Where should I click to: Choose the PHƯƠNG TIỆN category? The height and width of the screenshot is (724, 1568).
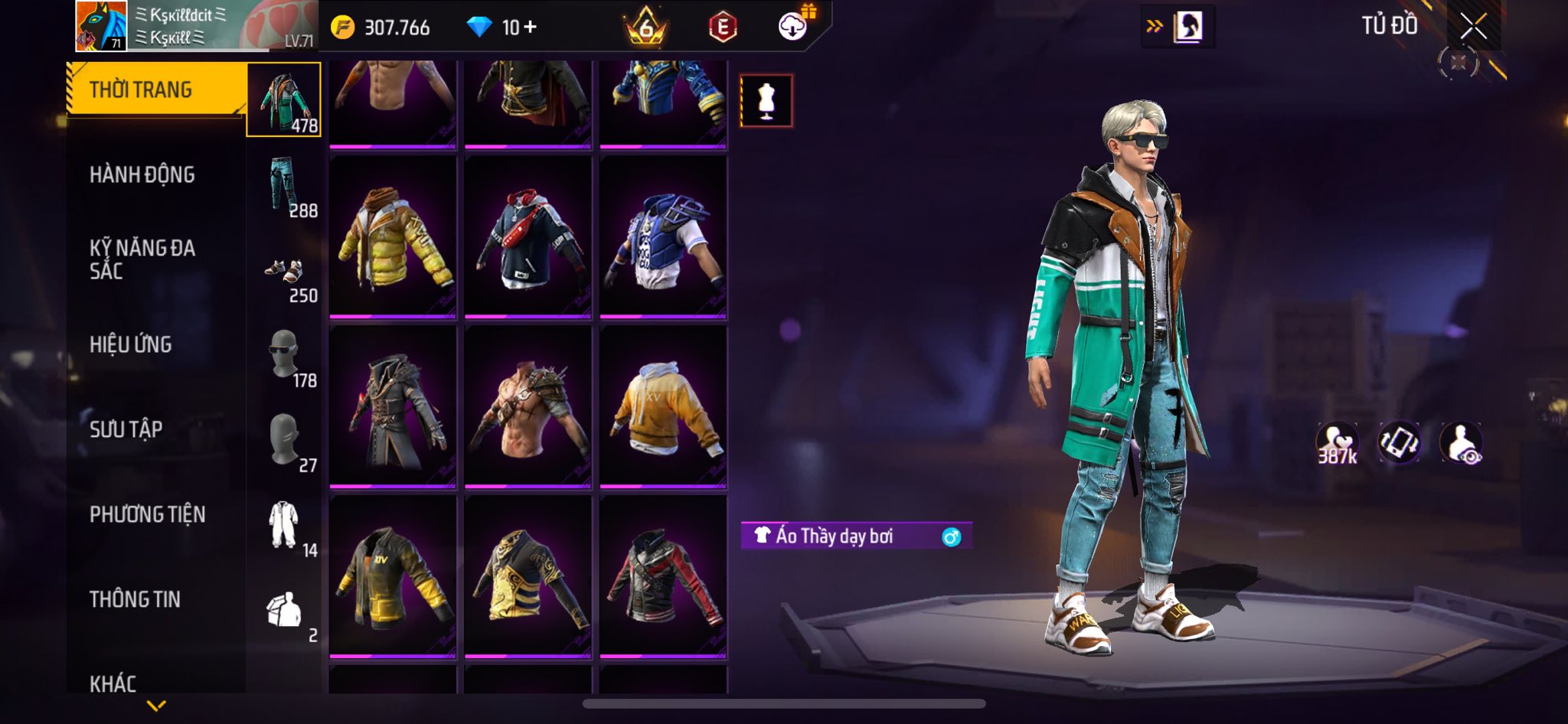pos(148,515)
